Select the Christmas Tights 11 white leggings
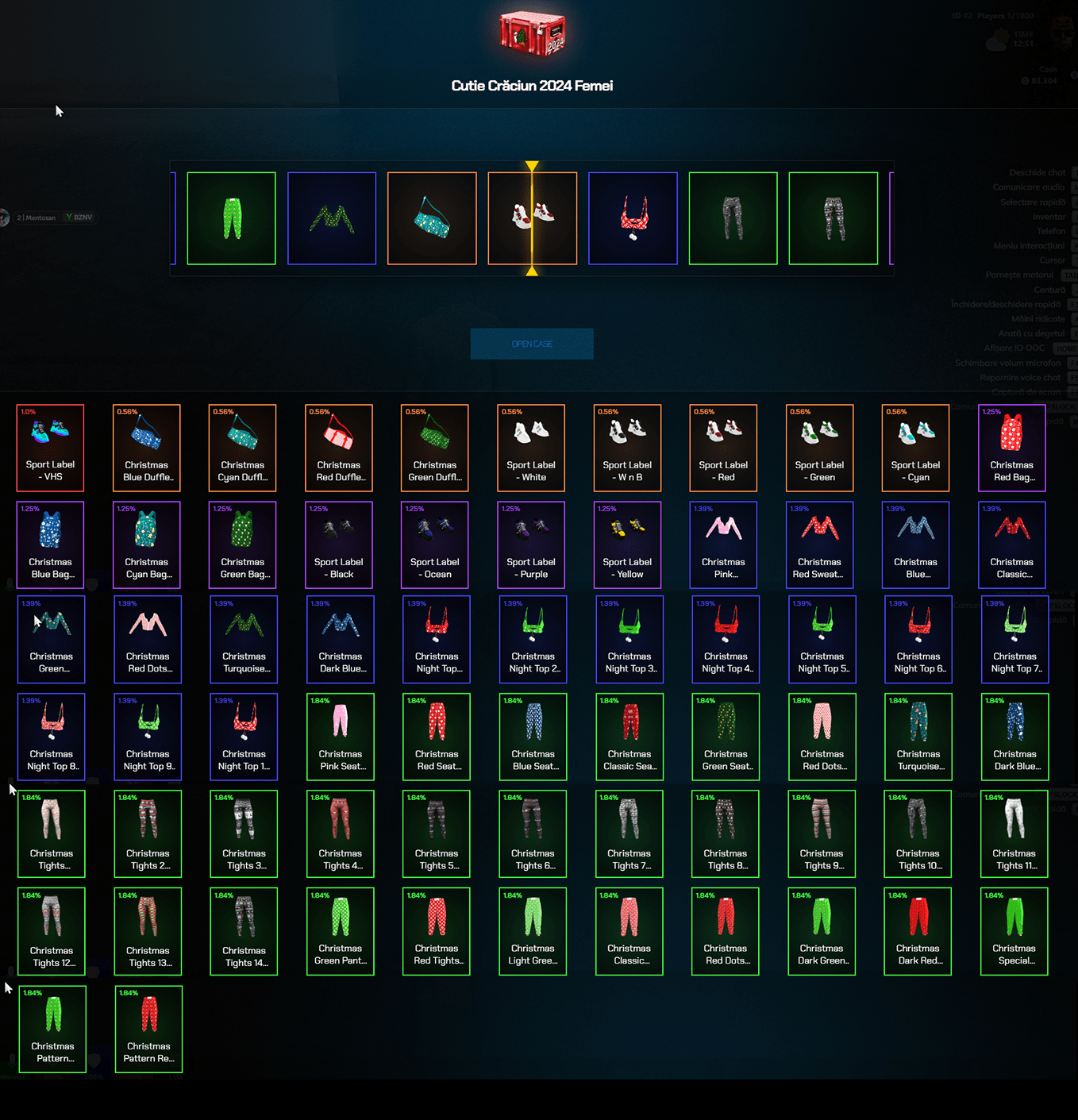The height and width of the screenshot is (1120, 1078). coord(1014,834)
